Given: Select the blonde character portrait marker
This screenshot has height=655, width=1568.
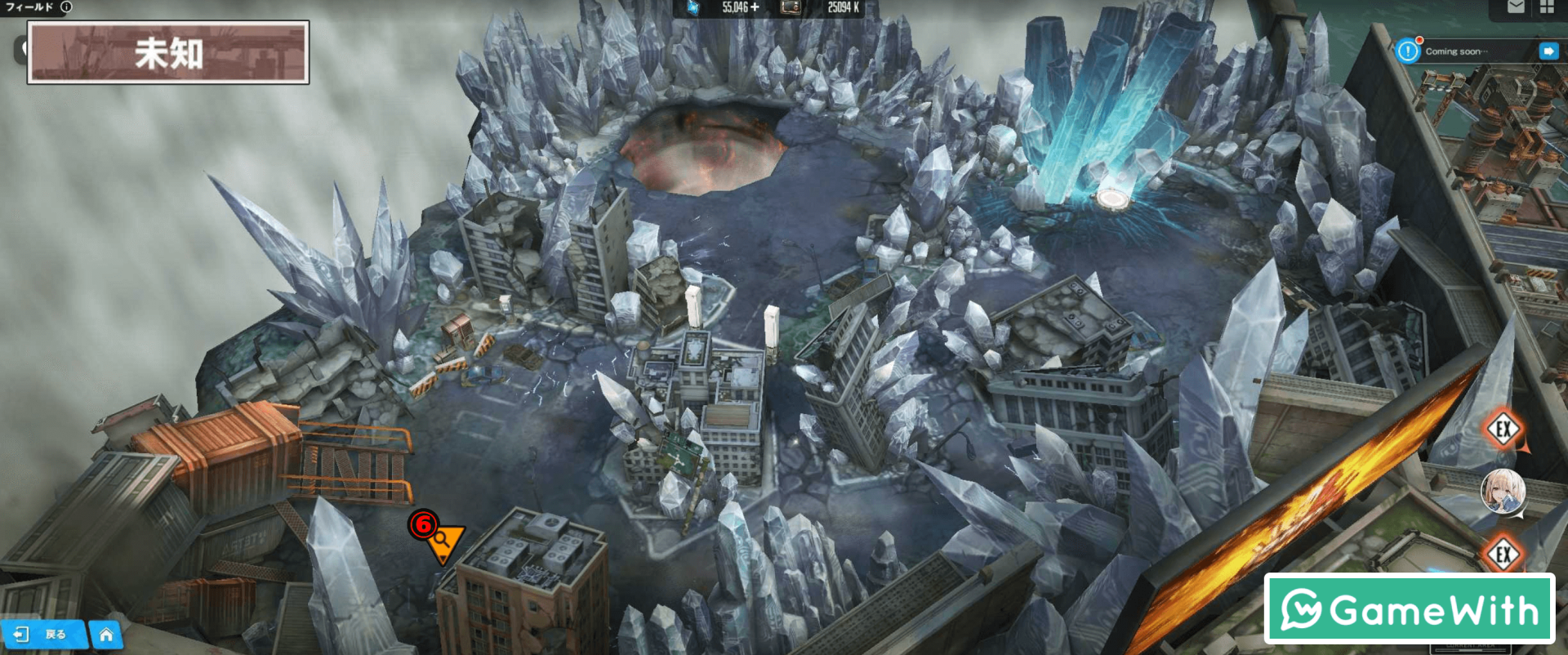Looking at the screenshot, I should [x=1502, y=492].
